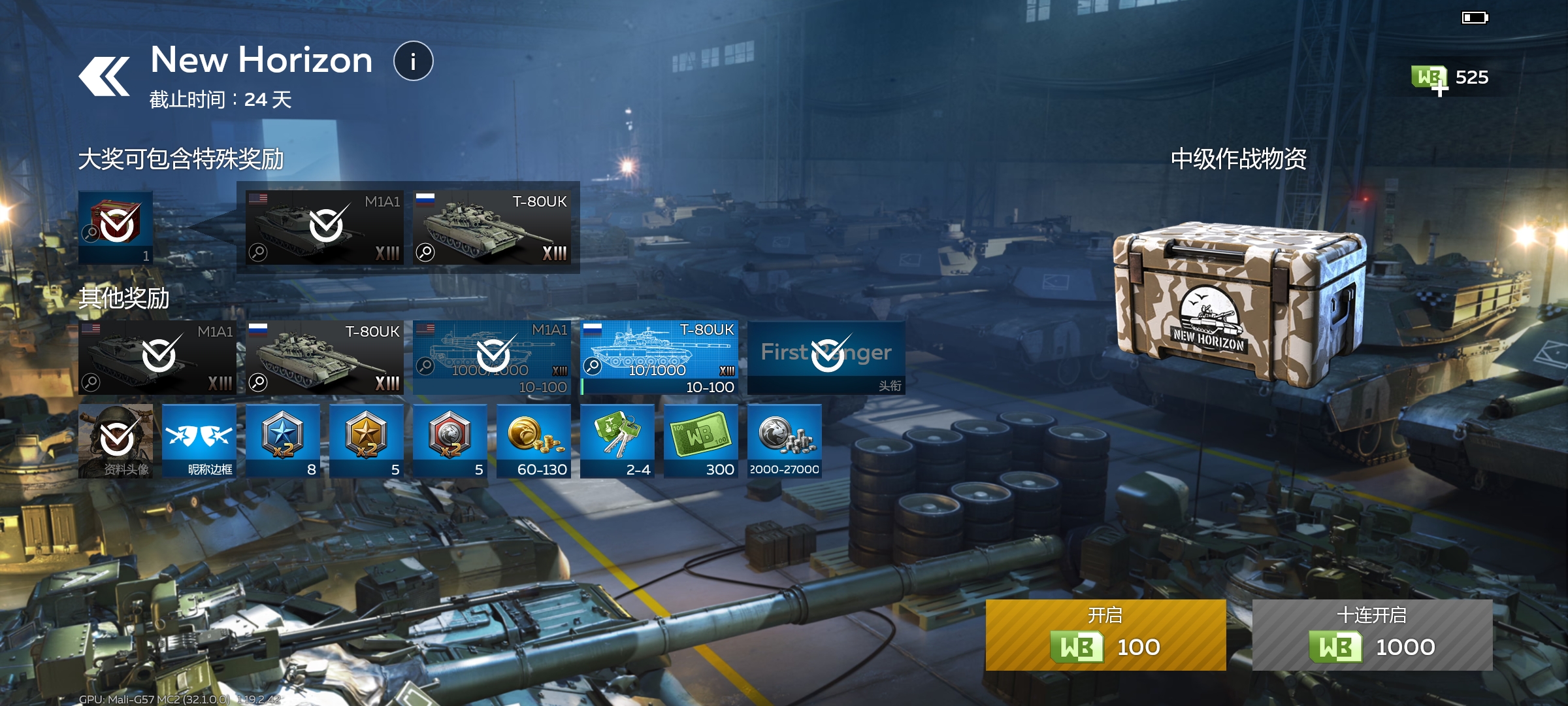
Task: Select the blue star x2 booster
Action: point(283,441)
